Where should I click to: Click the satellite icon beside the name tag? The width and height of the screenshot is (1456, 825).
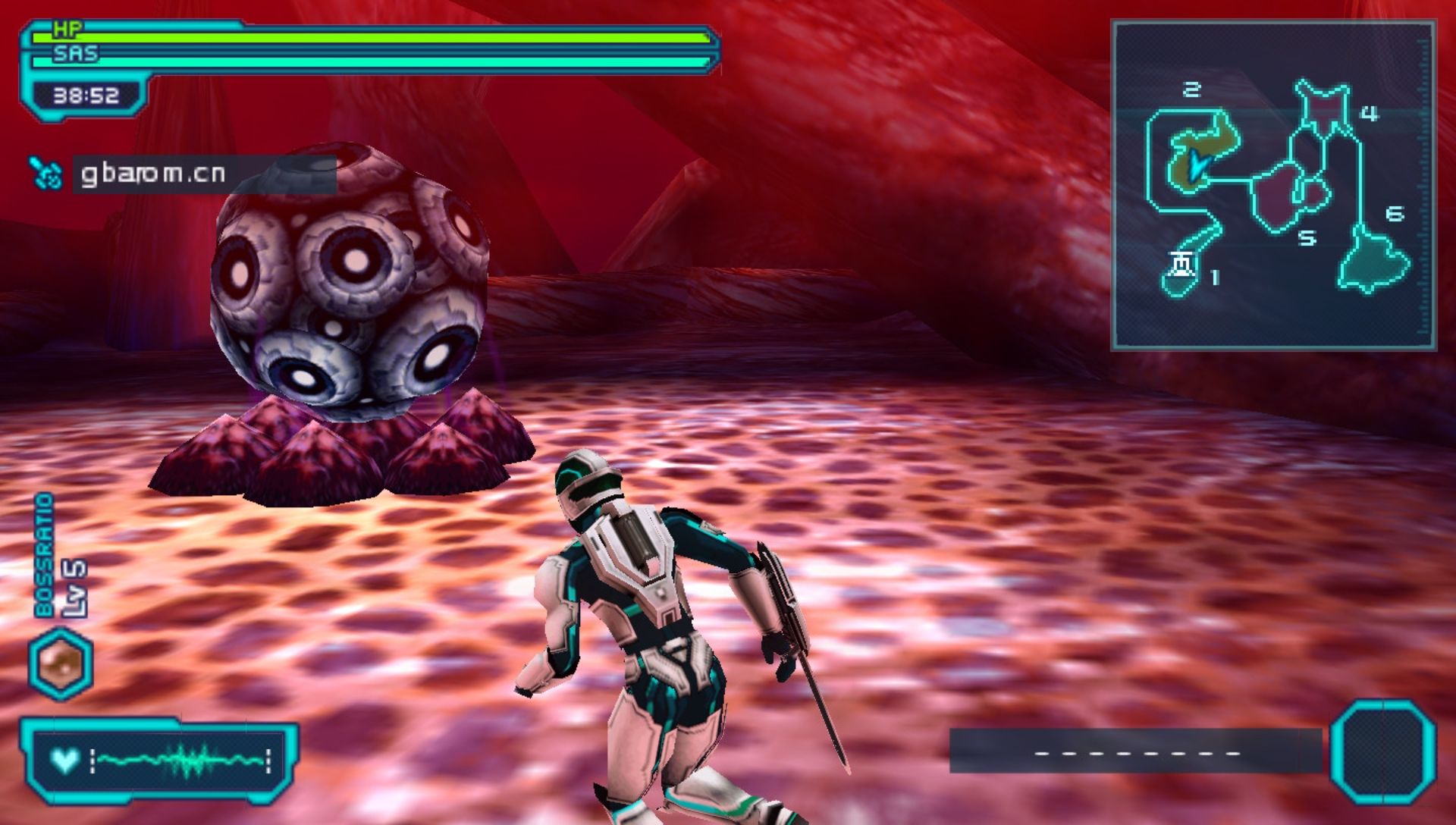[x=47, y=174]
